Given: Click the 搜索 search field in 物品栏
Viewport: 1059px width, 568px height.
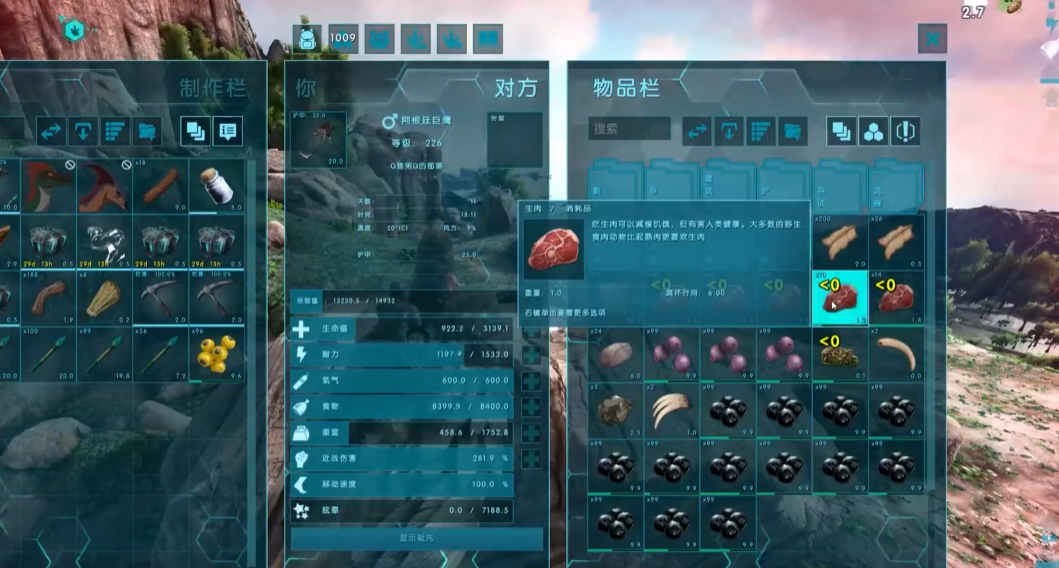Looking at the screenshot, I should click(x=629, y=129).
